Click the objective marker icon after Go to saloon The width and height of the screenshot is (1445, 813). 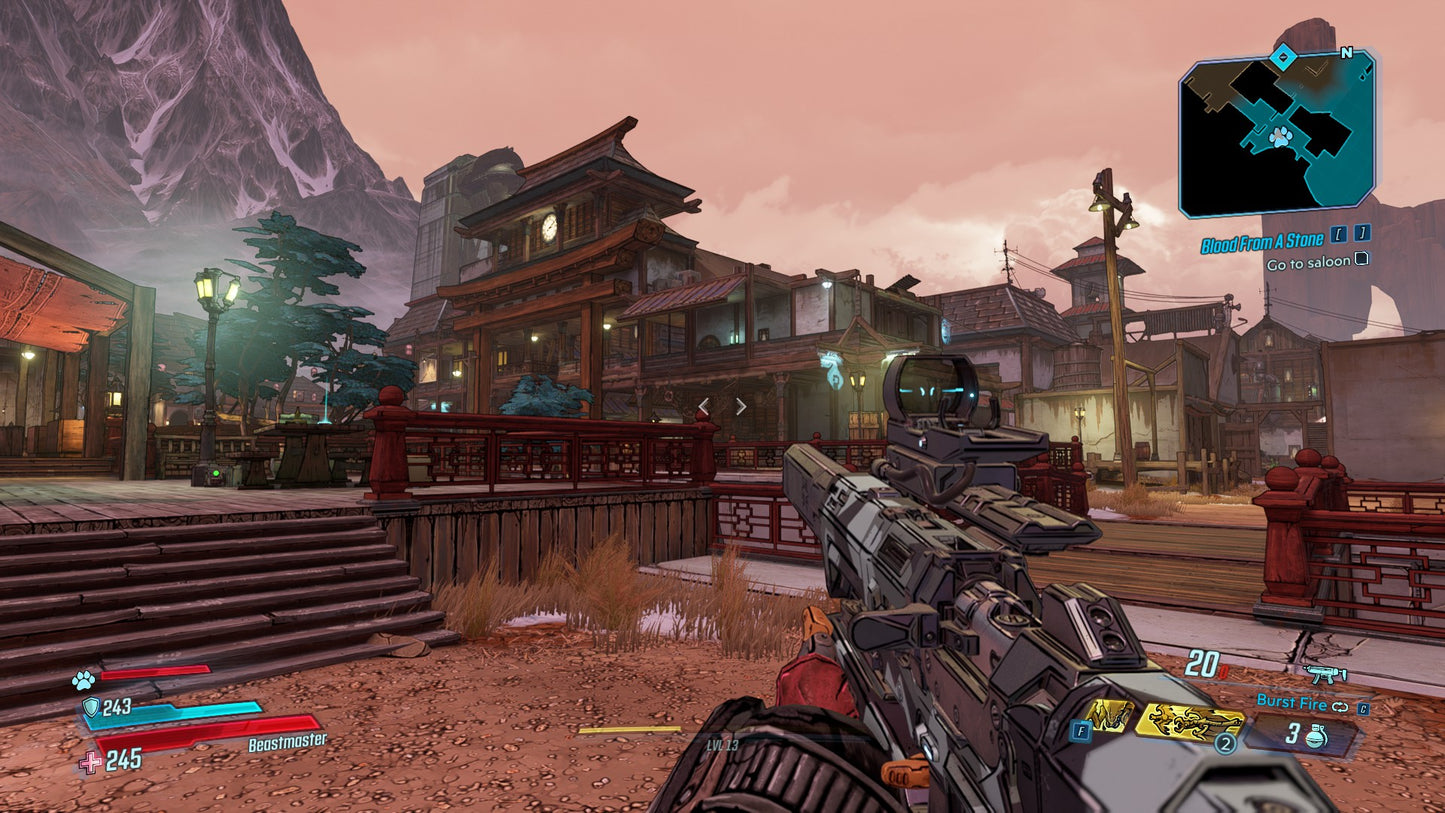coord(1359,258)
